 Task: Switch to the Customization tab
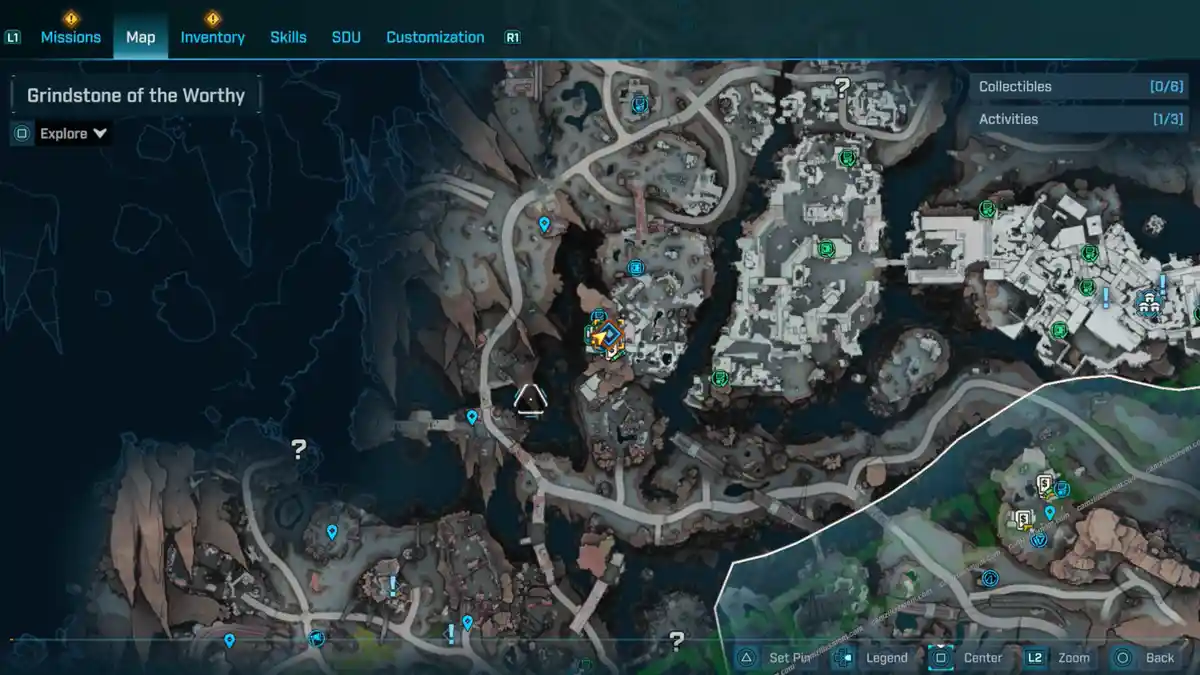click(x=435, y=37)
